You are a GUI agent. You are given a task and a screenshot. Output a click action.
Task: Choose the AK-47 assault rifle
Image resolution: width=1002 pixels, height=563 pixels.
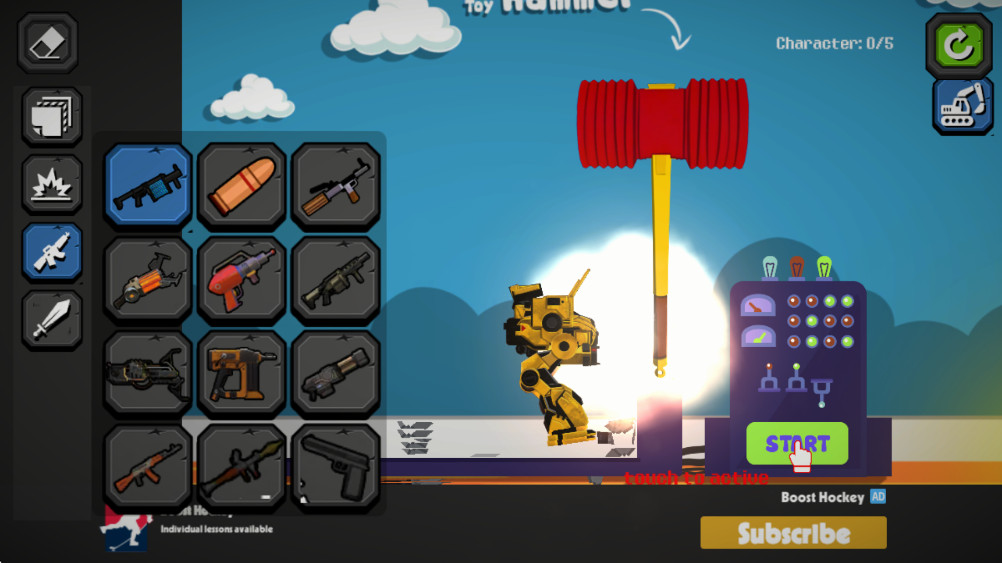tap(148, 468)
